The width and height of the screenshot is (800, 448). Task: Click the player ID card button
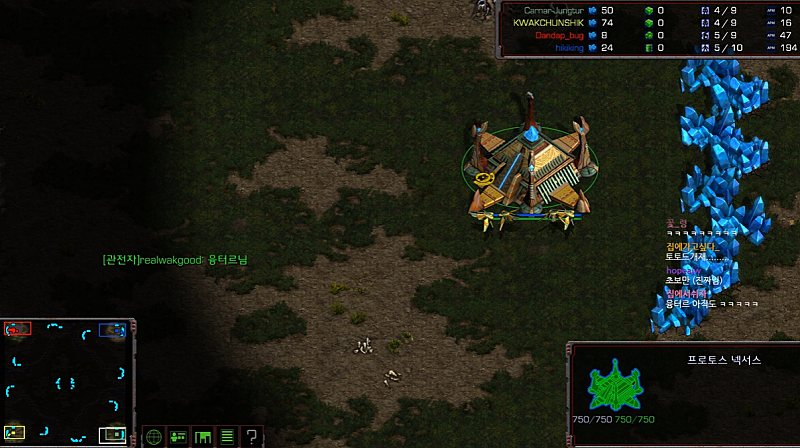[178, 436]
